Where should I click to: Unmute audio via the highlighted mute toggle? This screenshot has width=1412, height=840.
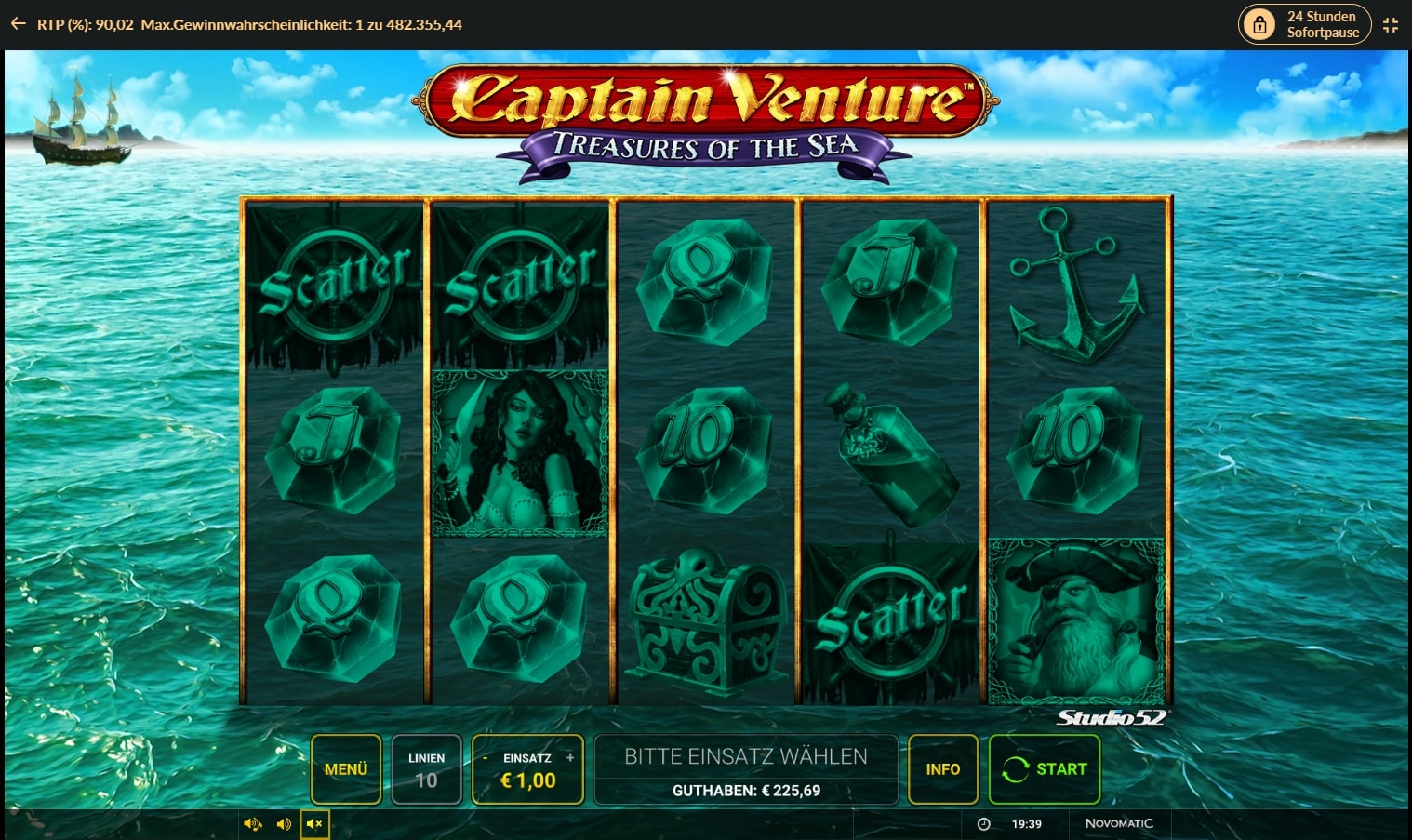tap(313, 824)
